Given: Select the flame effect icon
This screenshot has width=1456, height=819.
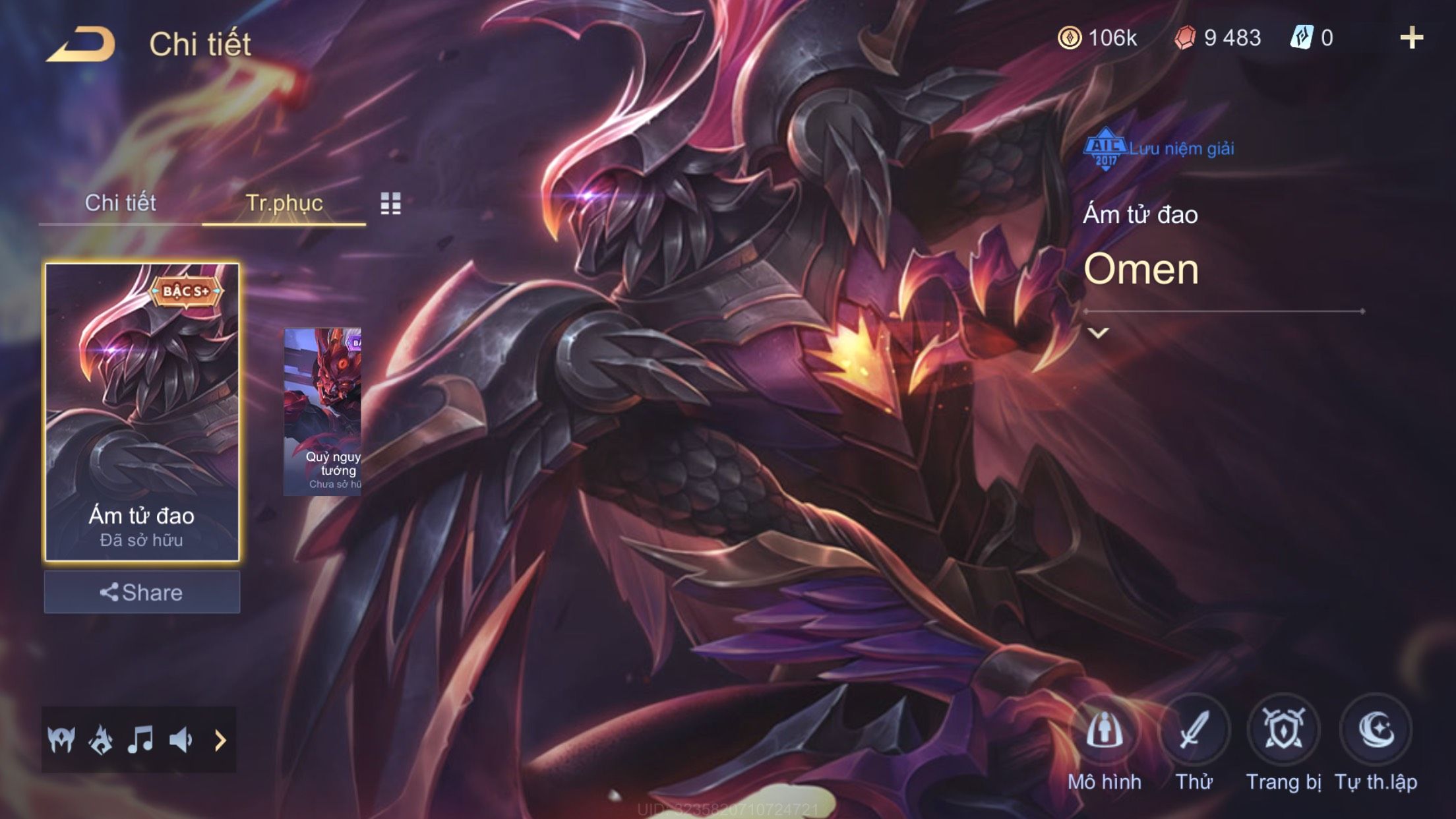Looking at the screenshot, I should (x=101, y=740).
